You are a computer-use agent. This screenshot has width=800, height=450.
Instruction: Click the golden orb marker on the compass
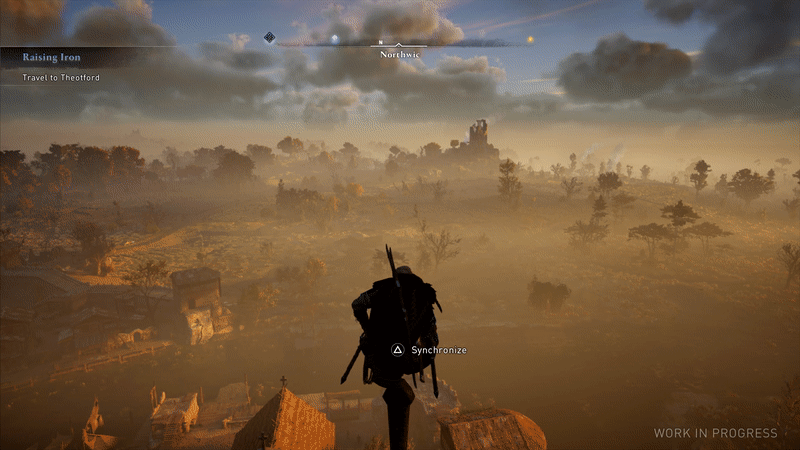pos(531,41)
